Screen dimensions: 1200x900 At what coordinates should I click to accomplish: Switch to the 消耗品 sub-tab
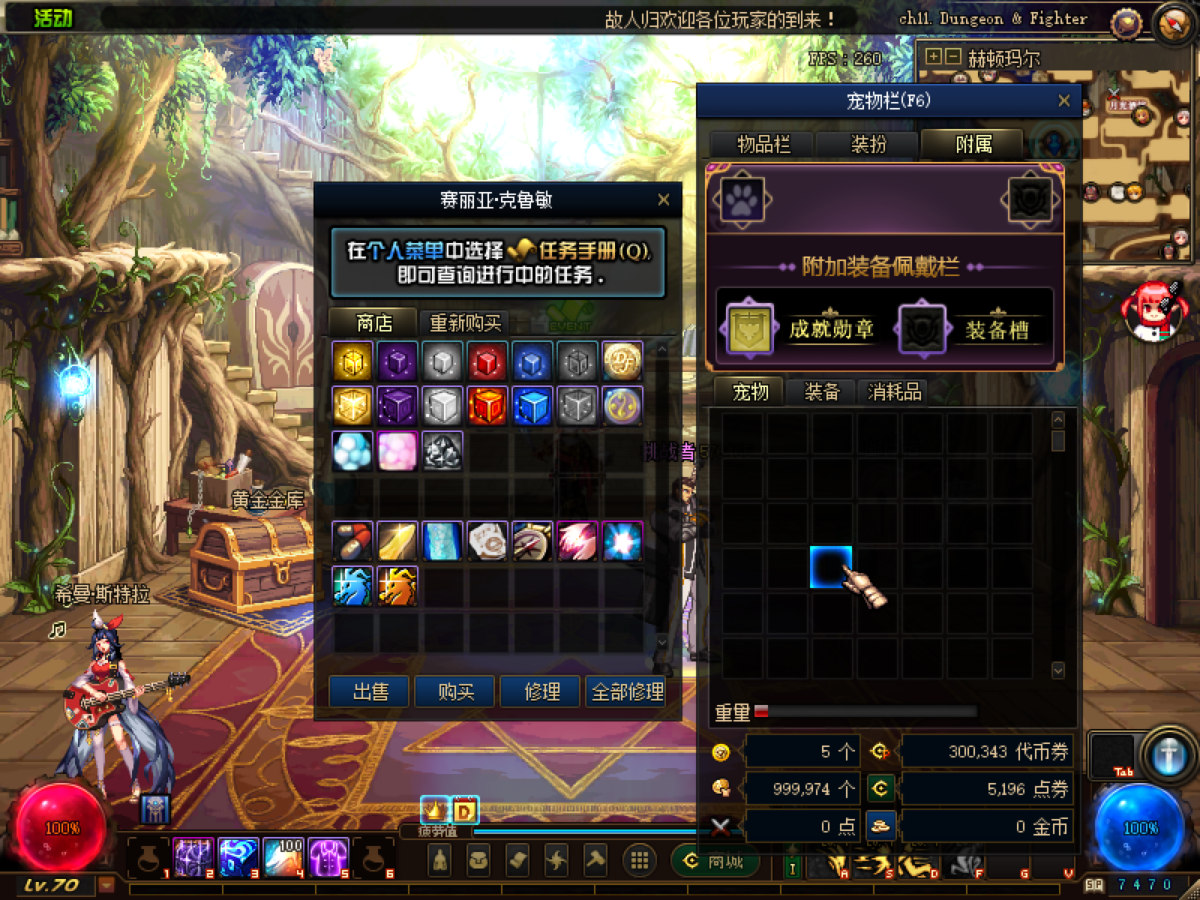click(894, 392)
